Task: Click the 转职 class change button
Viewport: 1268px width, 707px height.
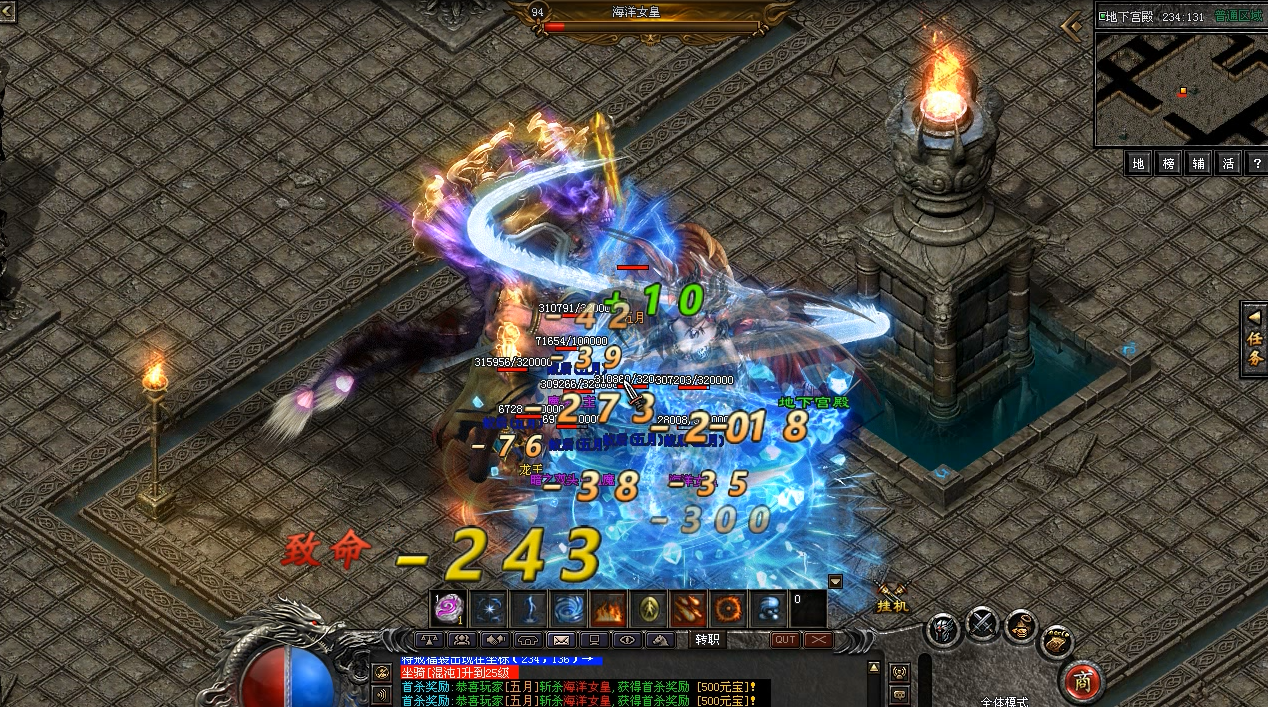Action: (708, 640)
